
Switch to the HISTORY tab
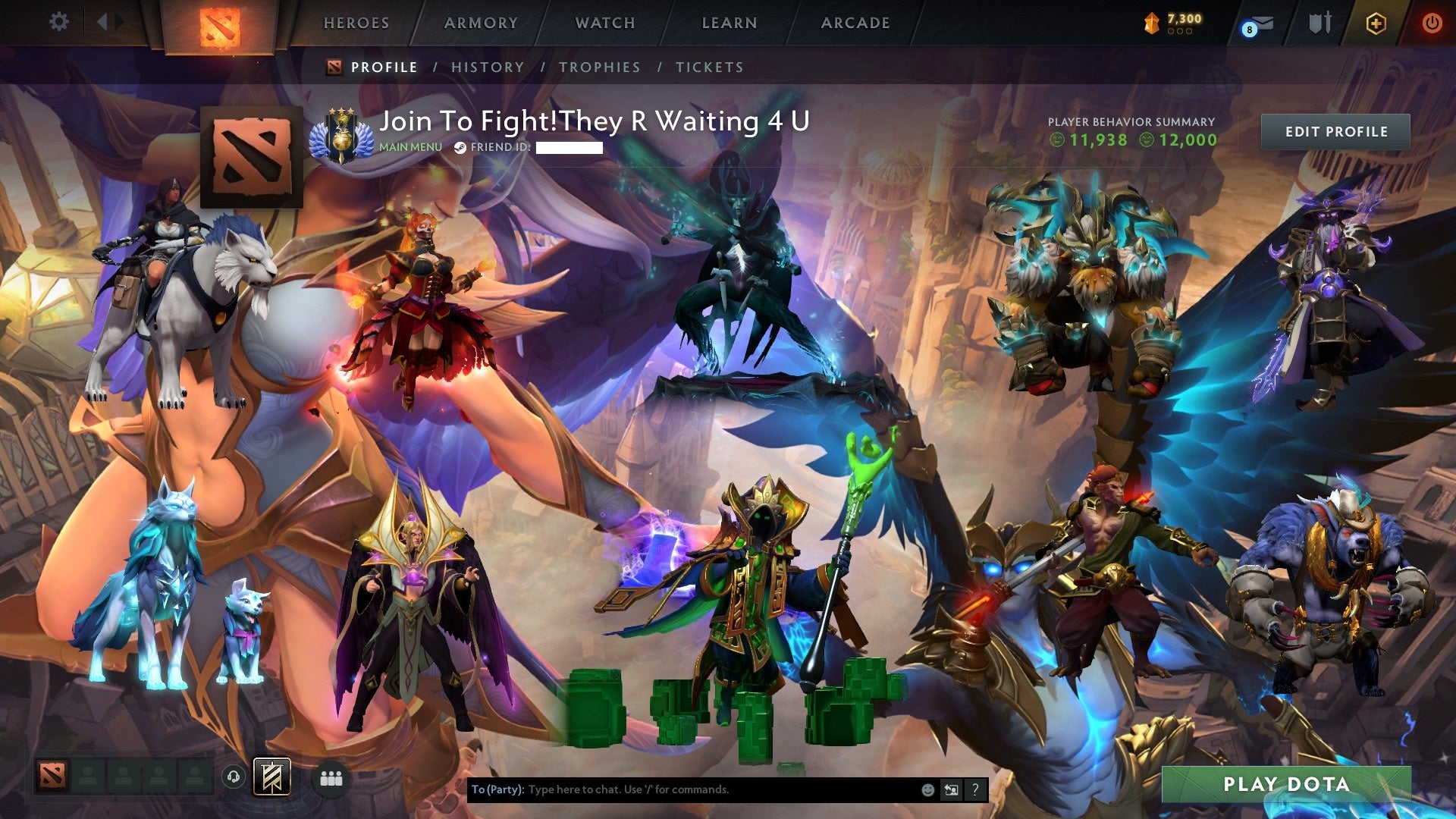coord(486,67)
